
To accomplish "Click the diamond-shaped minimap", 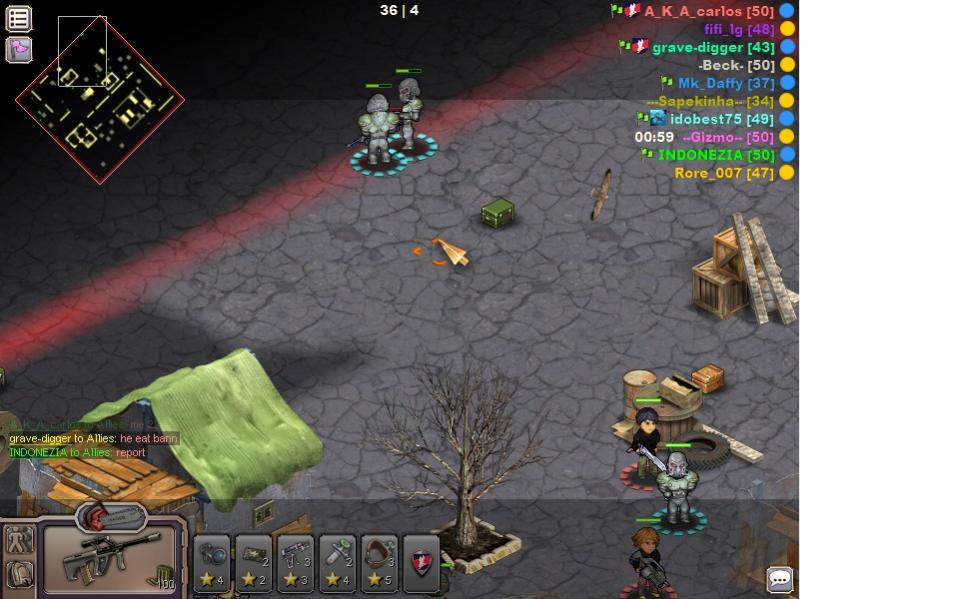I will click(x=99, y=100).
